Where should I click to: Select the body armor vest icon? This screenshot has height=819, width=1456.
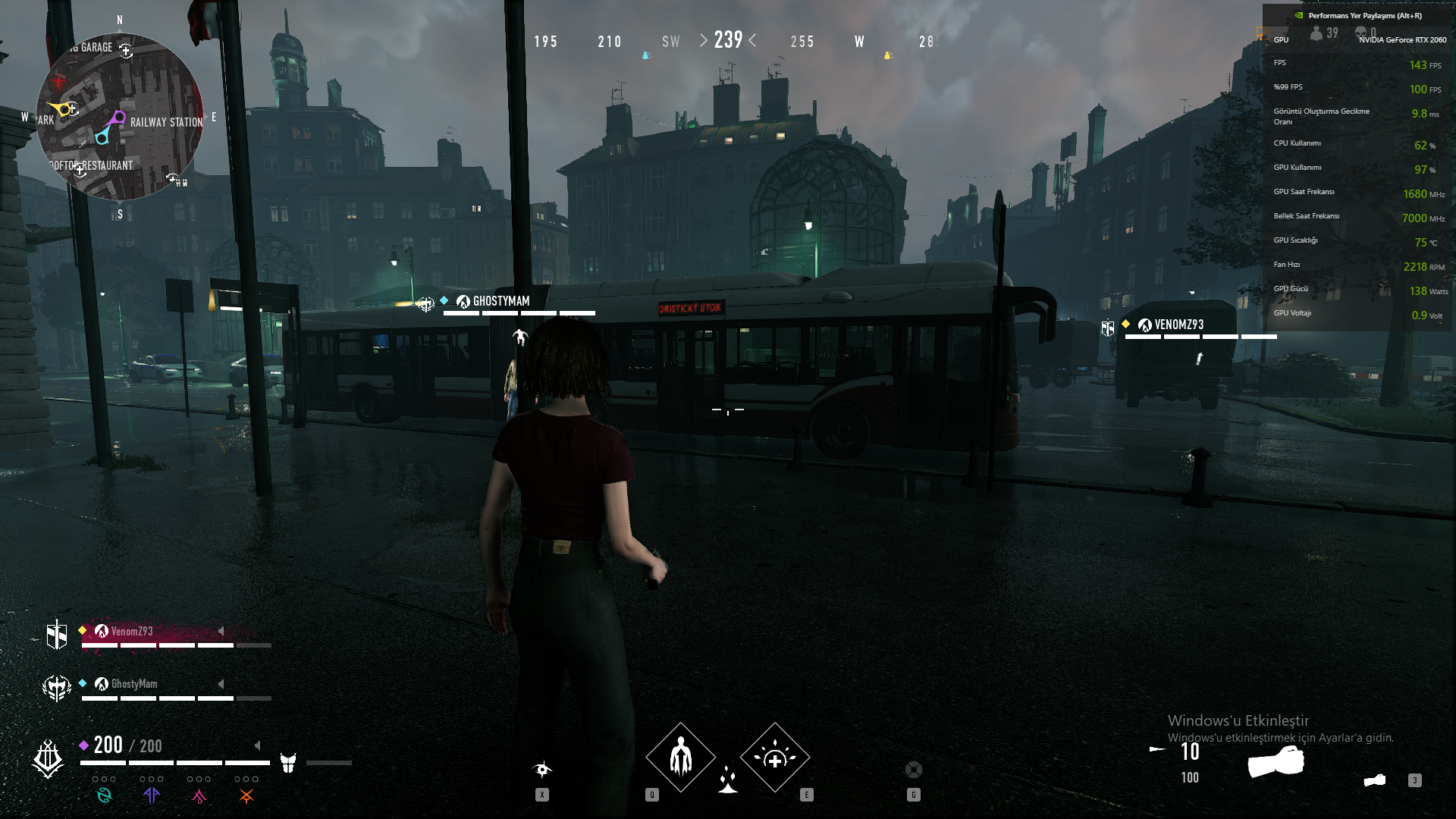click(288, 763)
